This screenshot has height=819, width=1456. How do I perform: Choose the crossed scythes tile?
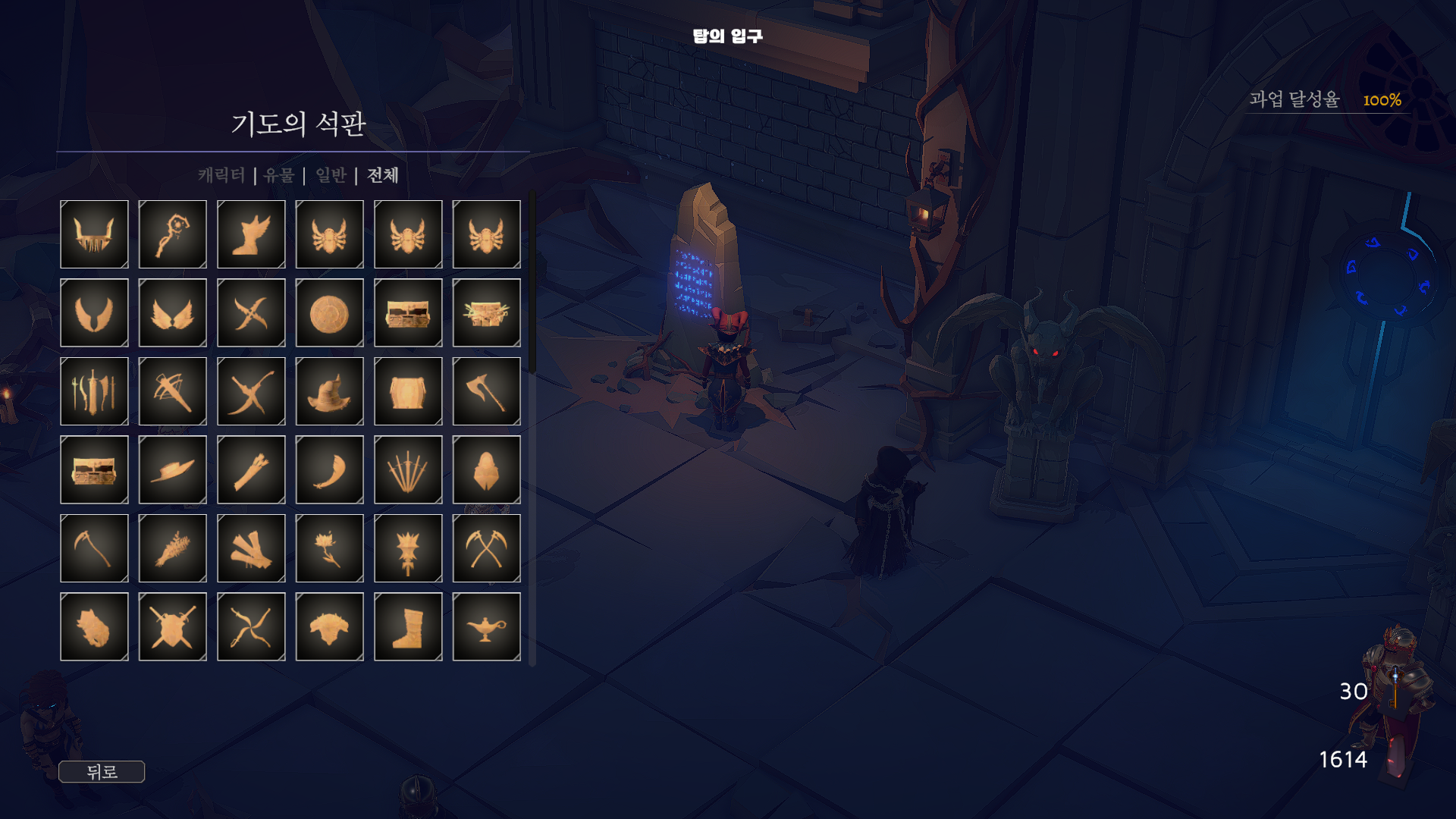486,548
